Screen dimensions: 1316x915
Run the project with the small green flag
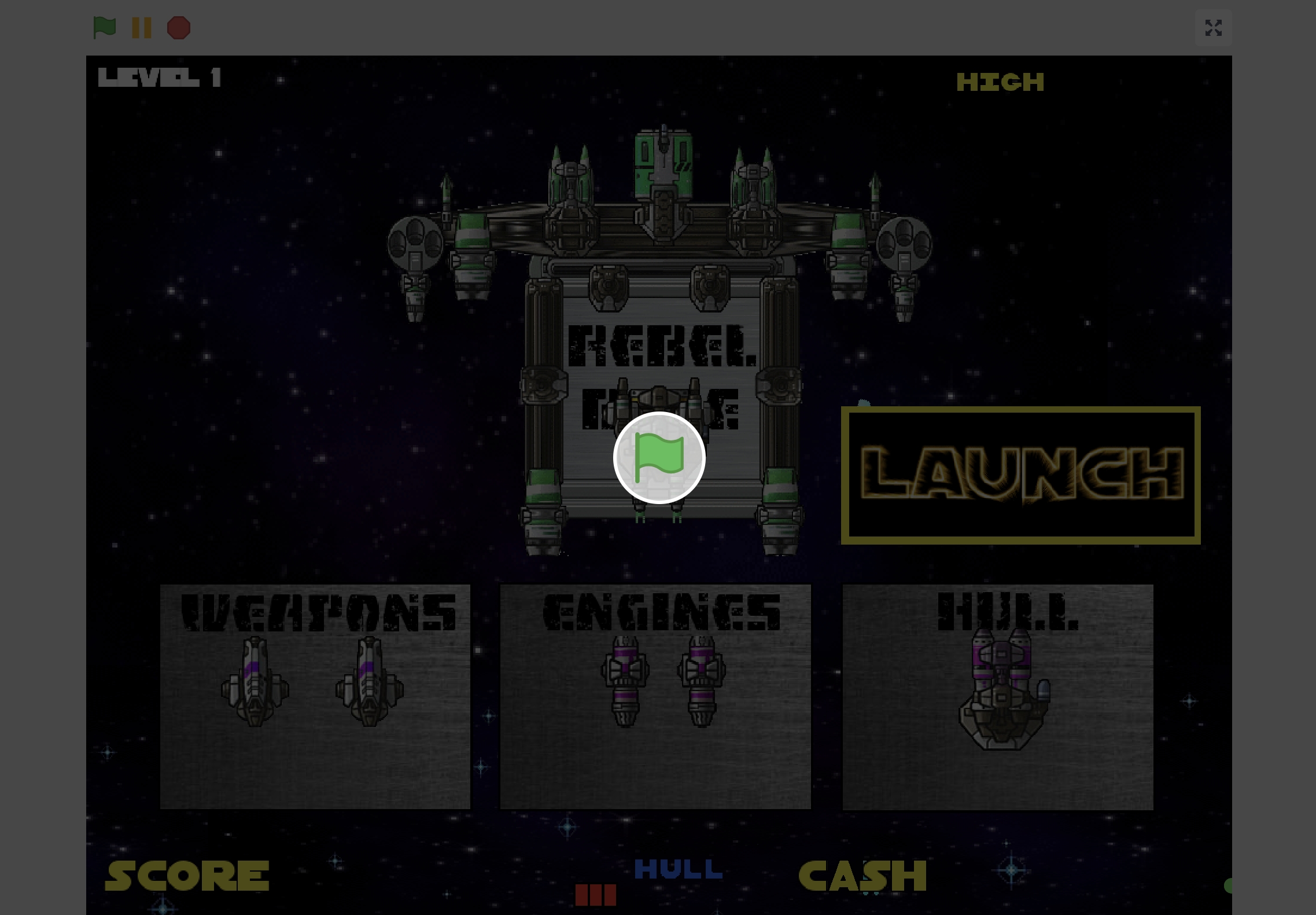coord(105,27)
